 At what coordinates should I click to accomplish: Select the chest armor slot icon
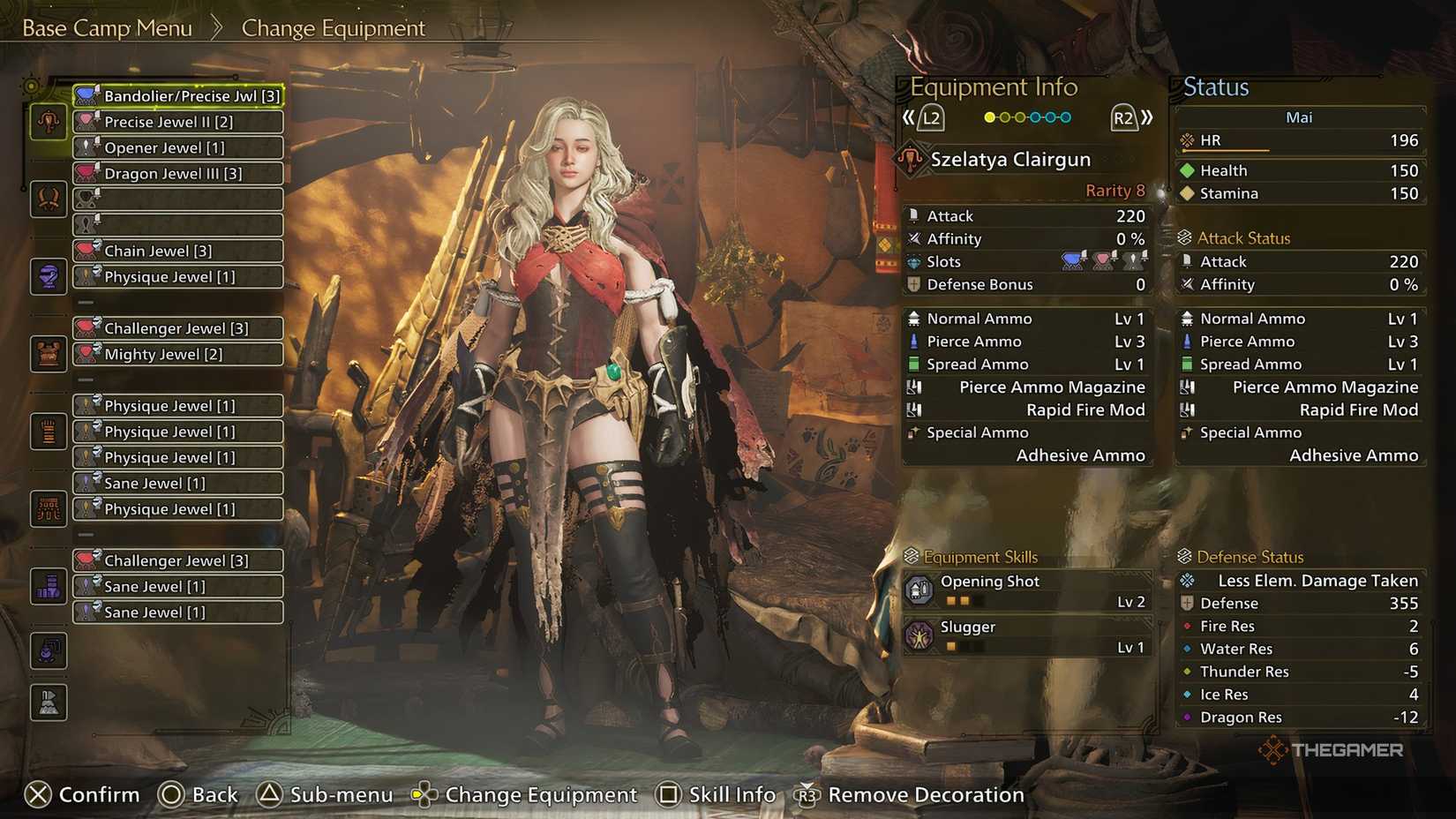[x=48, y=276]
